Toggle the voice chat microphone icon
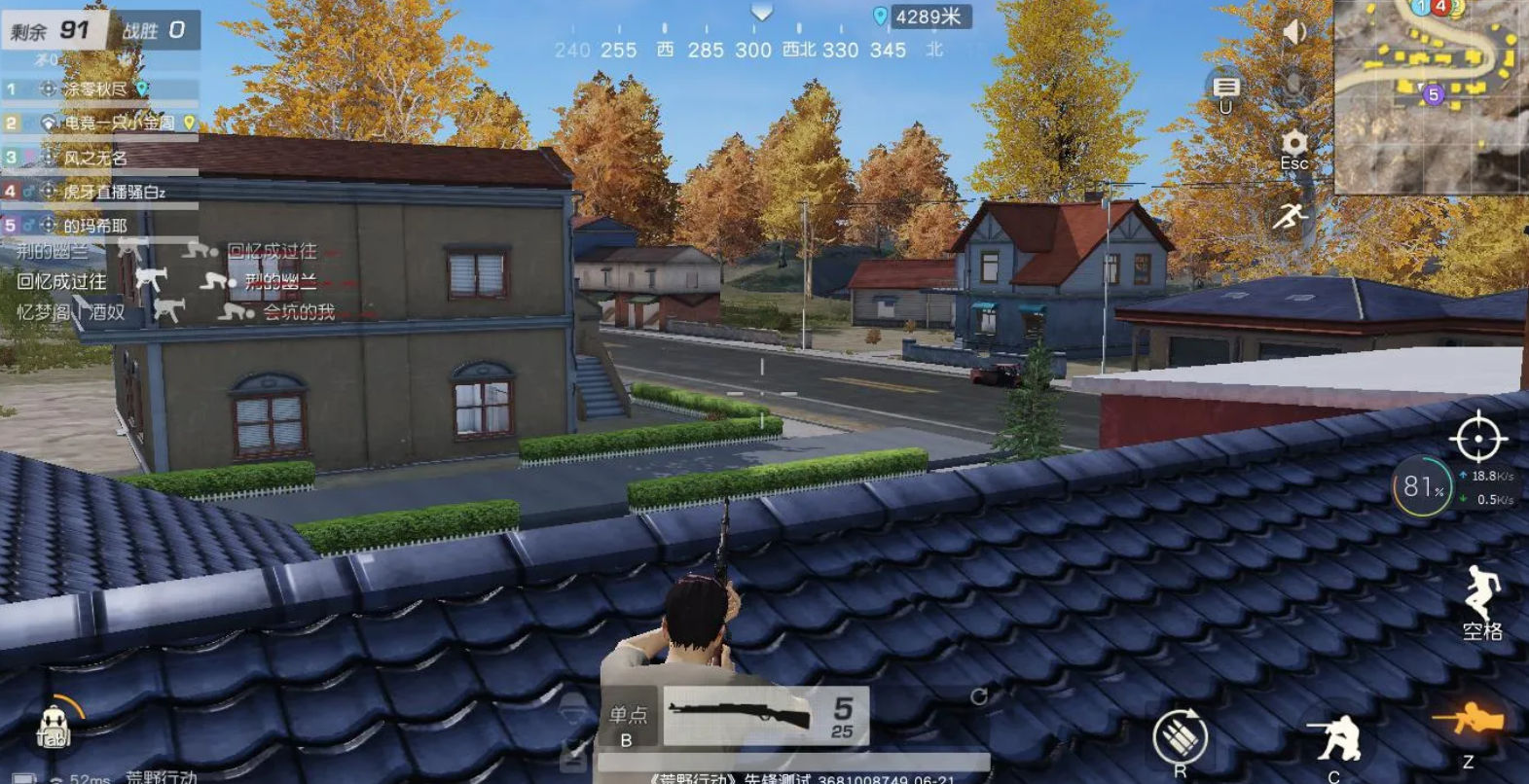 click(1293, 86)
